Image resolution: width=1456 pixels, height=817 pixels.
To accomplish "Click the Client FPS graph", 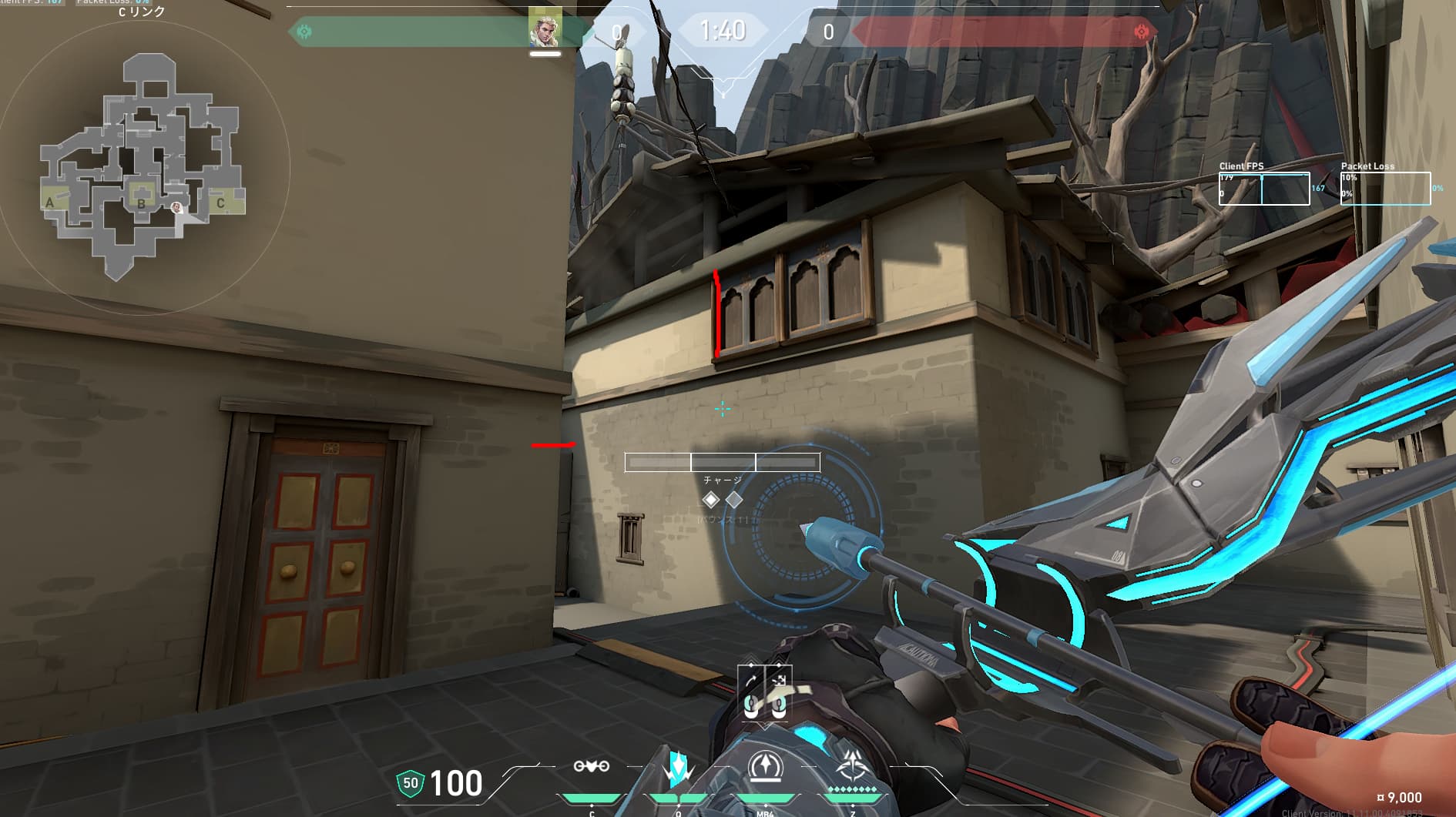I will (x=1263, y=189).
